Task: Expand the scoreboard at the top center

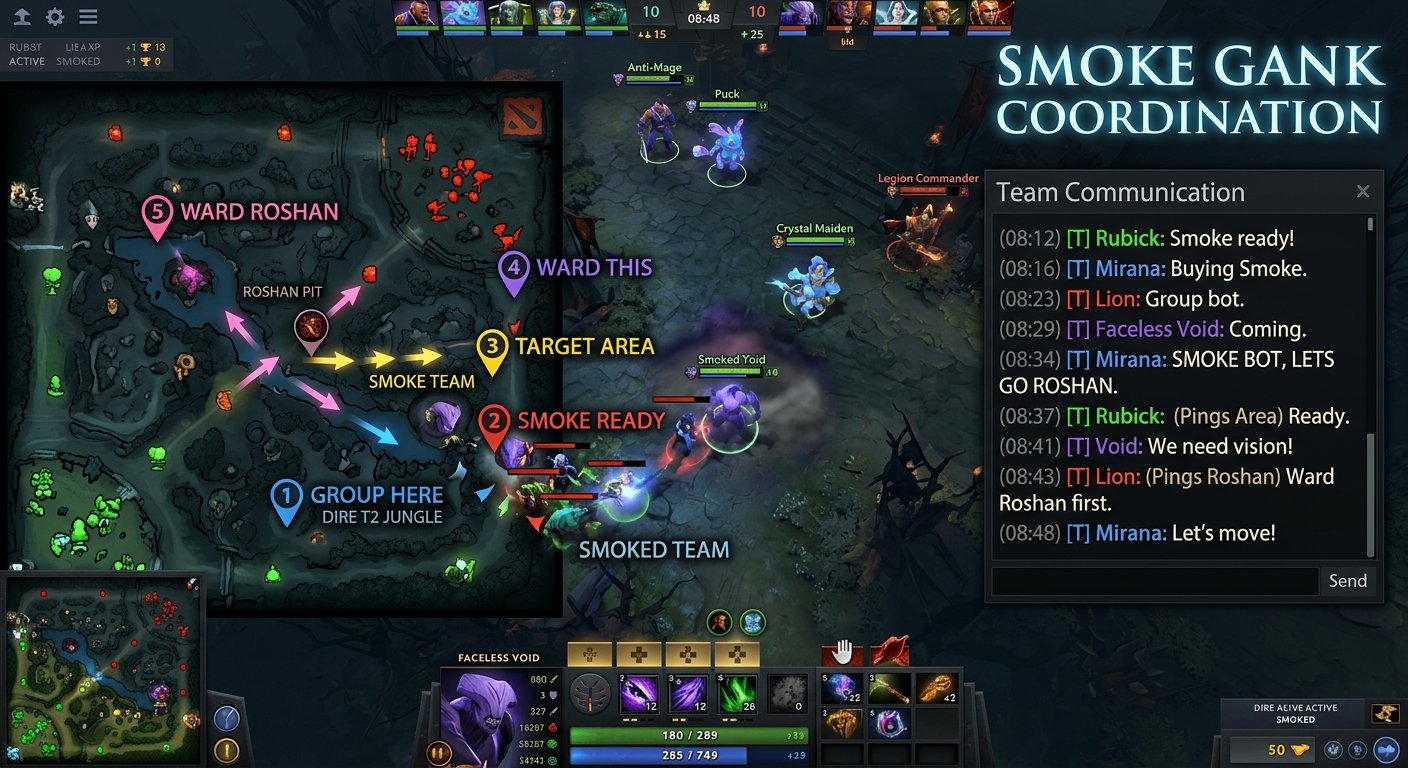Action: pyautogui.click(x=703, y=18)
